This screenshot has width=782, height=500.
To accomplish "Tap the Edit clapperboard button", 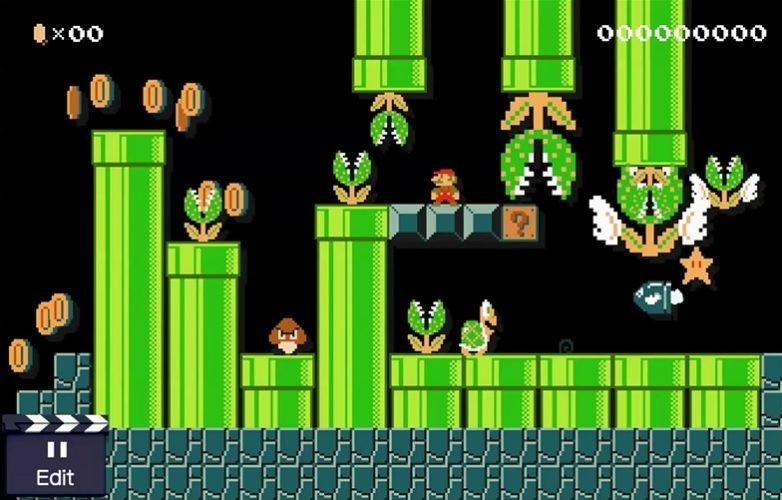I will coord(55,458).
